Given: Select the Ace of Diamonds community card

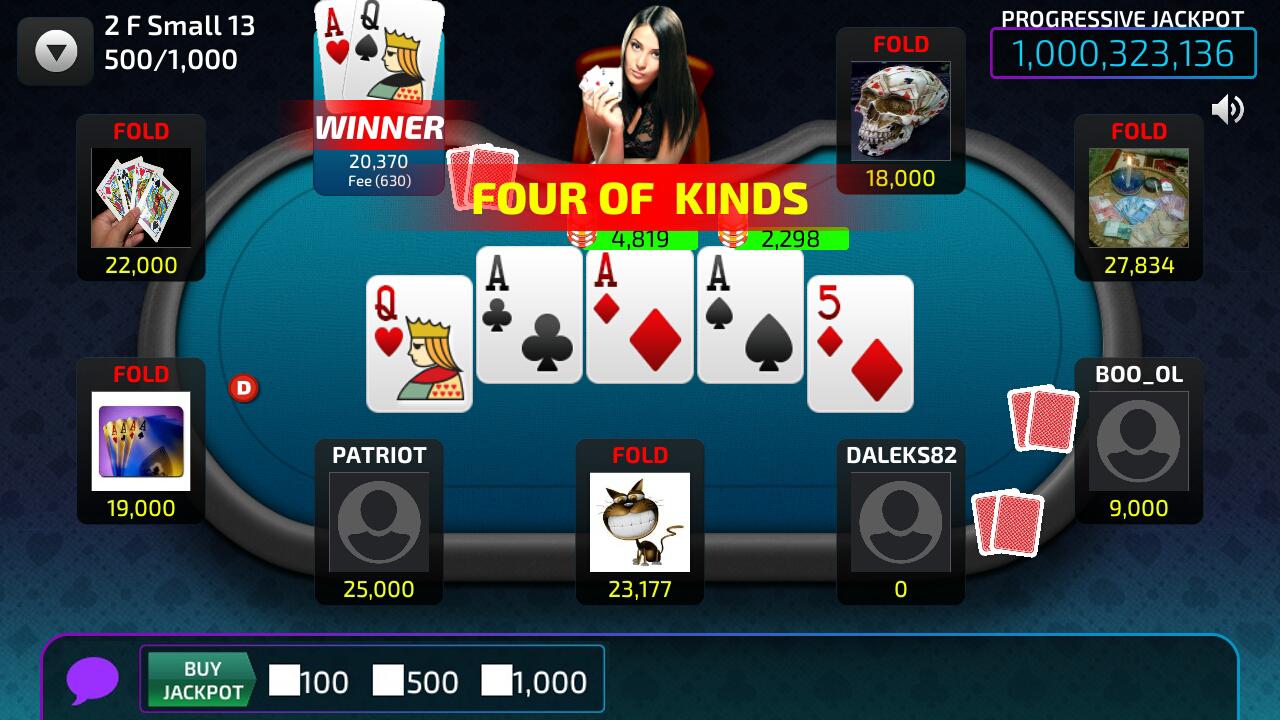Looking at the screenshot, I should click(x=639, y=318).
